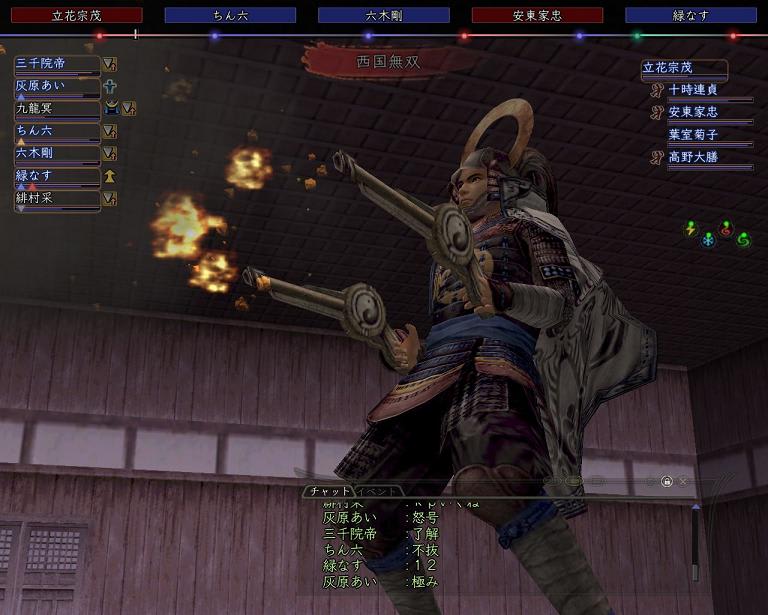
Task: Close the chat window
Action: [683, 482]
